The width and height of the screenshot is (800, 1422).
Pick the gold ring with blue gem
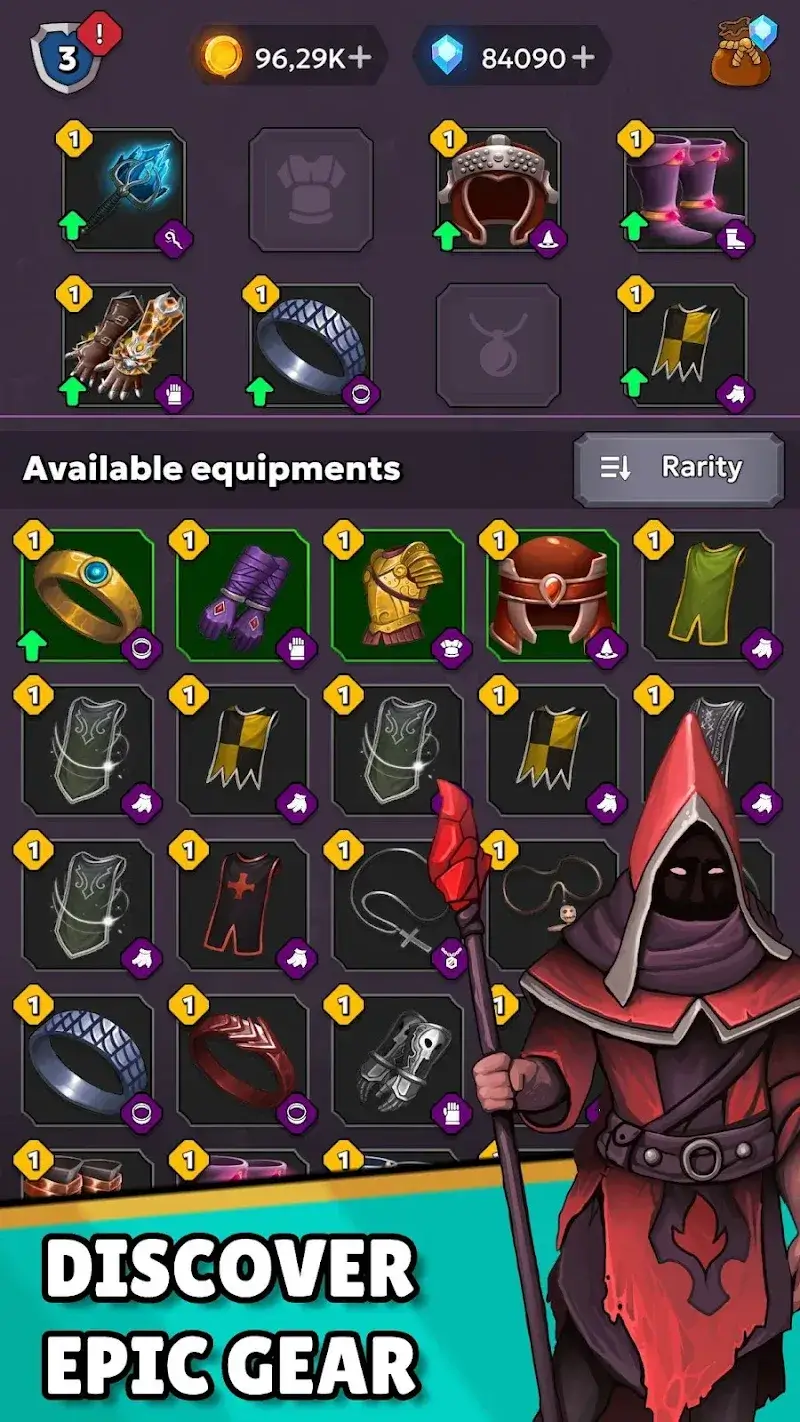pos(88,595)
